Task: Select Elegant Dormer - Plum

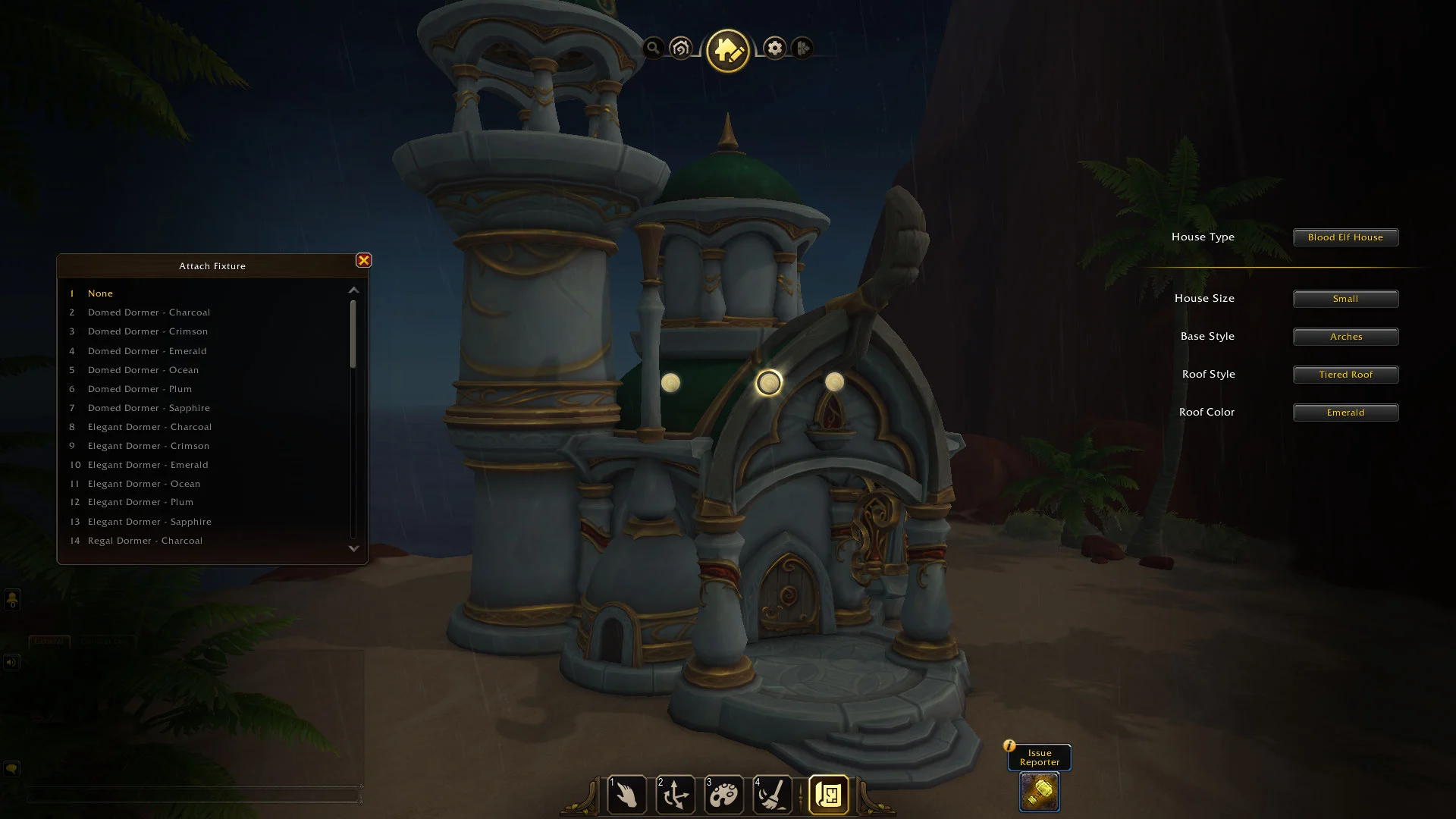Action: [140, 502]
